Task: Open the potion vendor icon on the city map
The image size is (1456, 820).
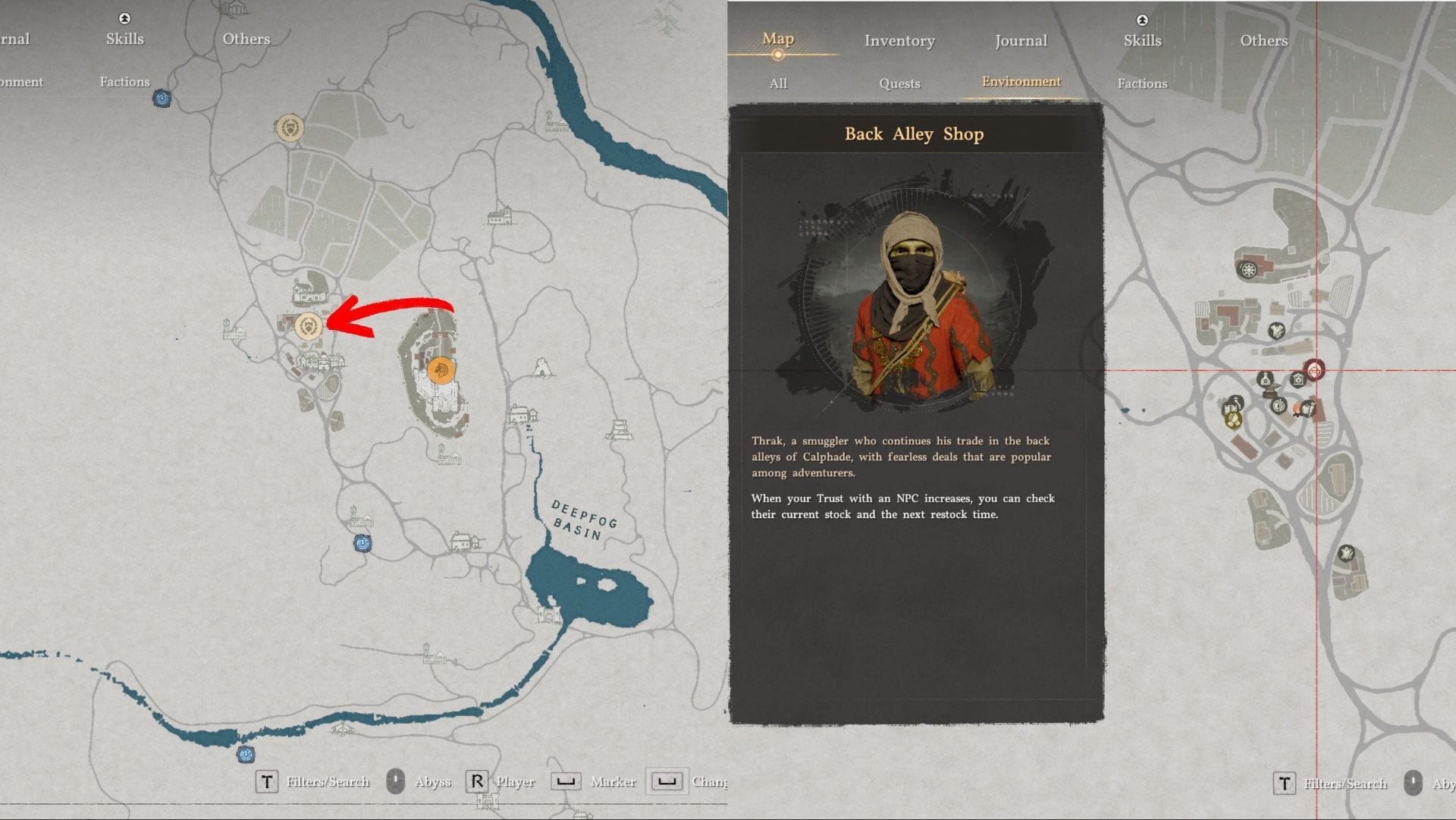Action: [x=1266, y=379]
